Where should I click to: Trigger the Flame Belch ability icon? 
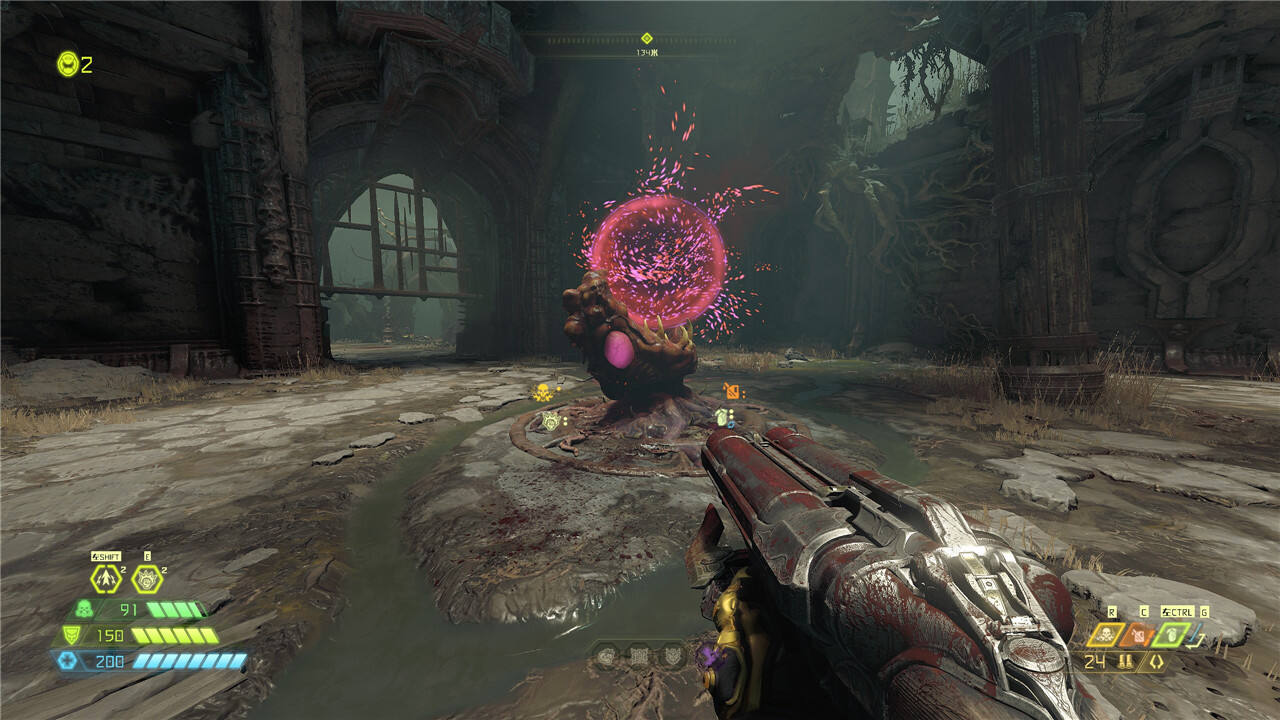tap(147, 579)
